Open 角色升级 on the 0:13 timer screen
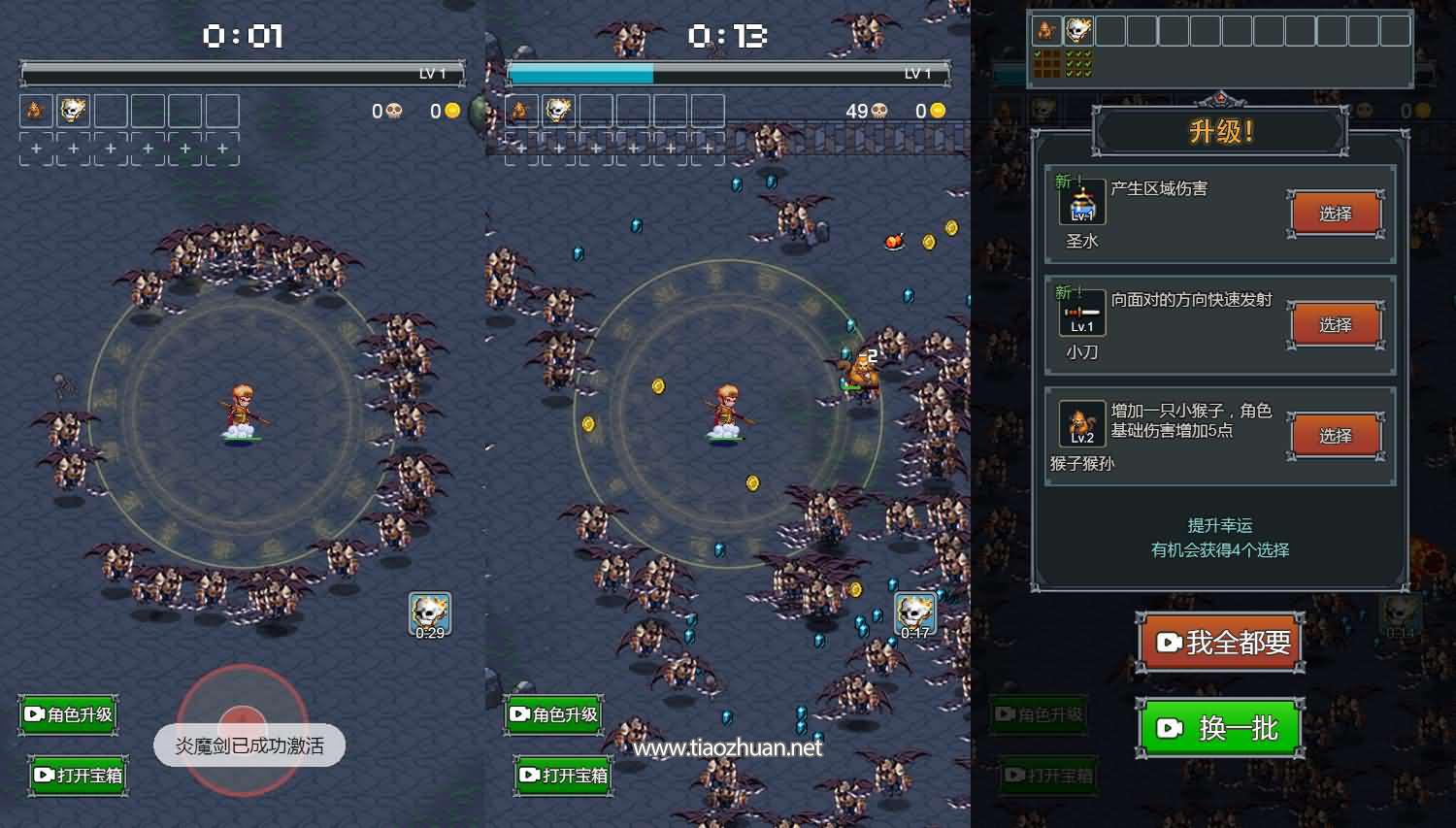Viewport: 1456px width, 828px height. (554, 714)
